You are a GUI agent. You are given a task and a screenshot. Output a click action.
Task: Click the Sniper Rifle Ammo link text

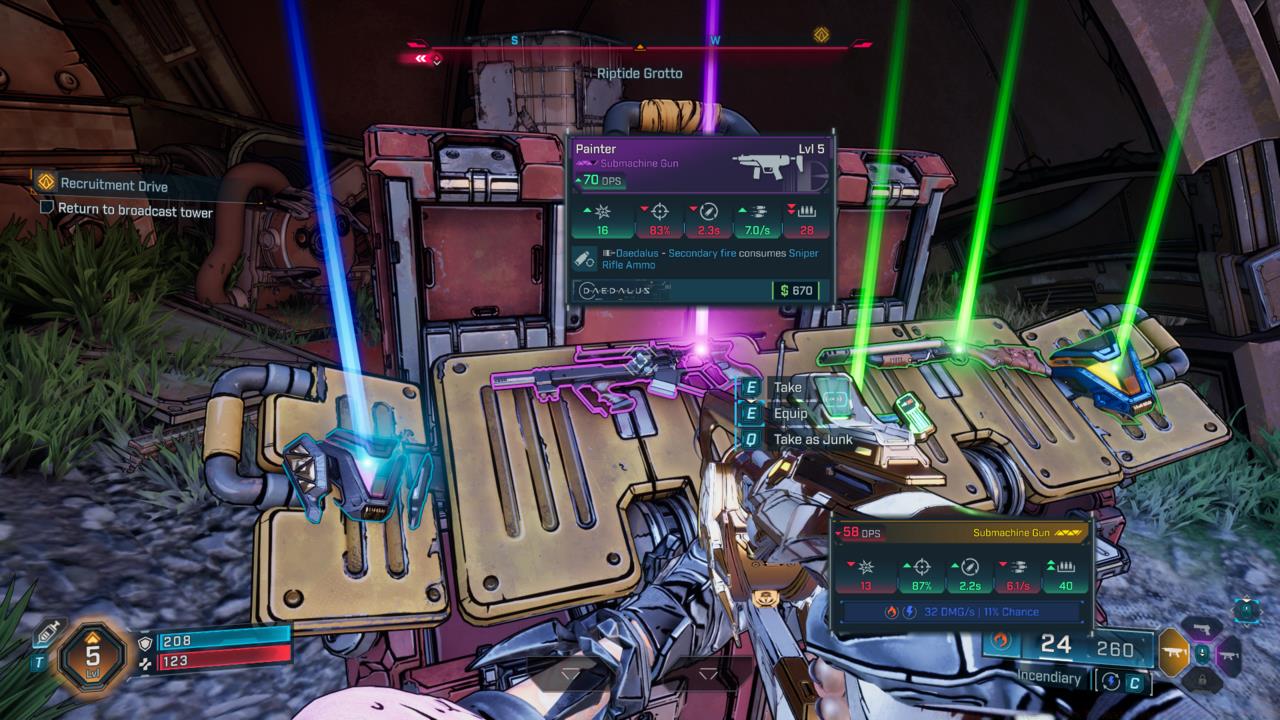[630, 264]
